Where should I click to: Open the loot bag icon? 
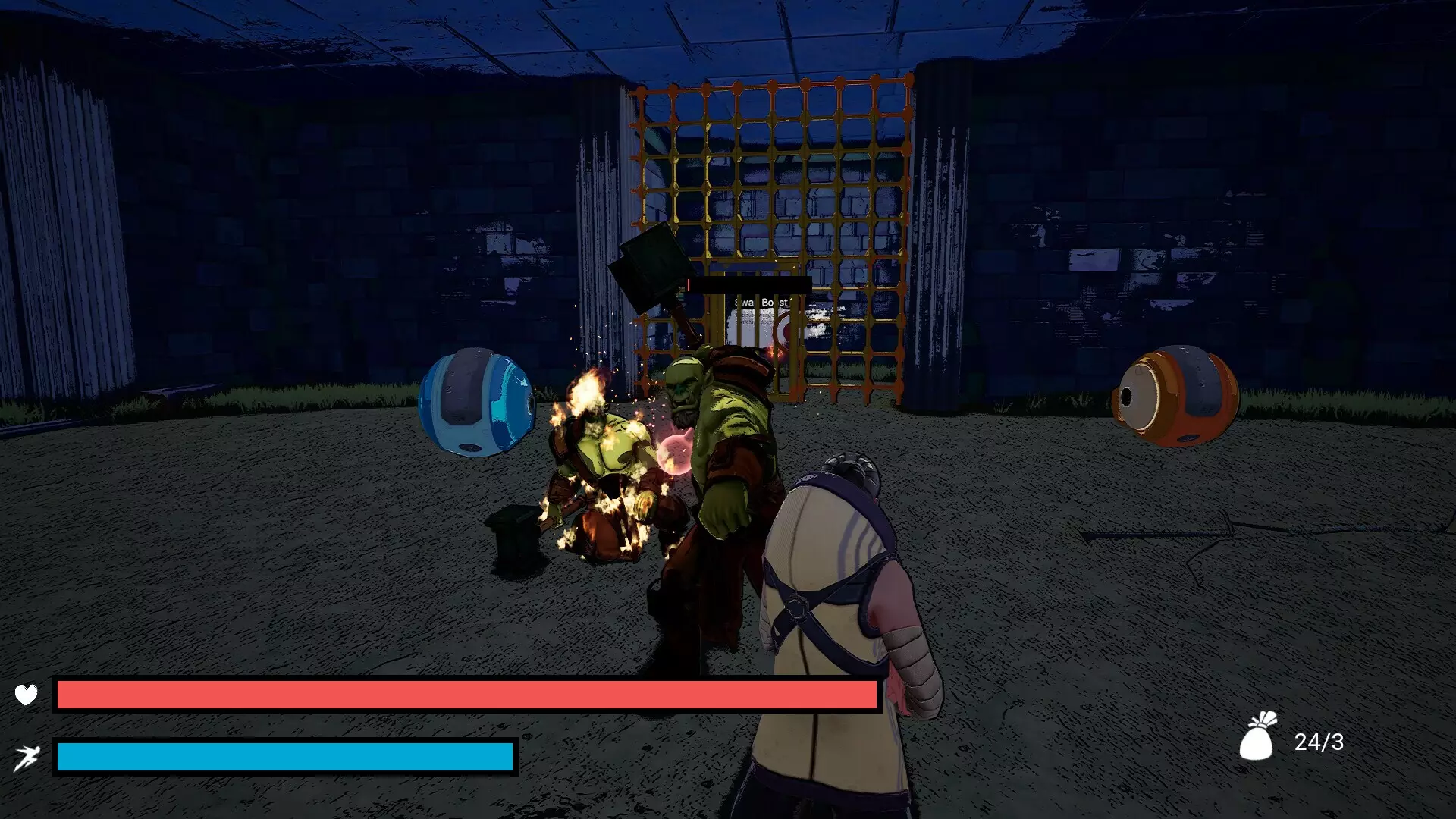point(1258,736)
